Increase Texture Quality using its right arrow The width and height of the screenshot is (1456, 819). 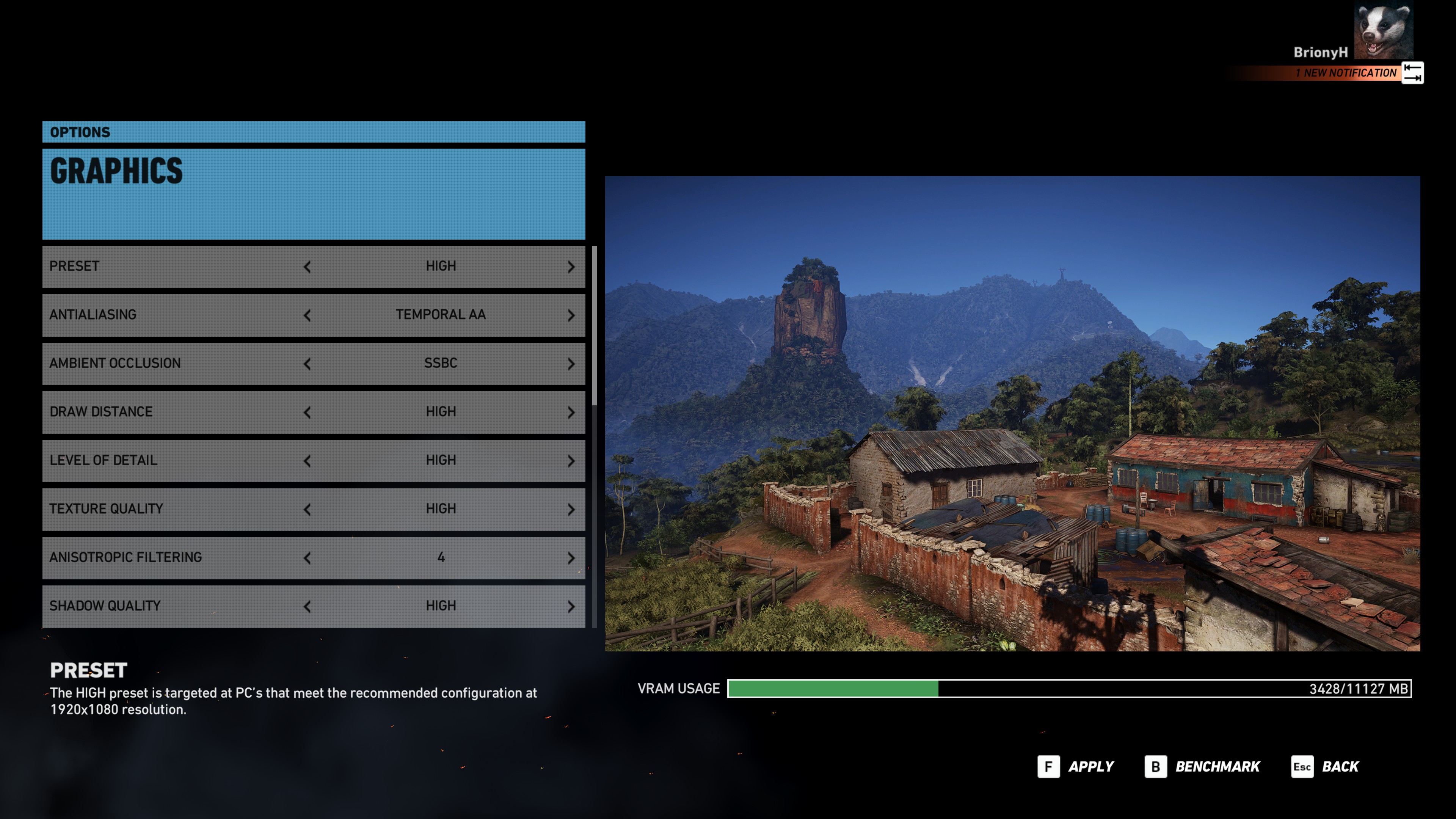coord(571,510)
